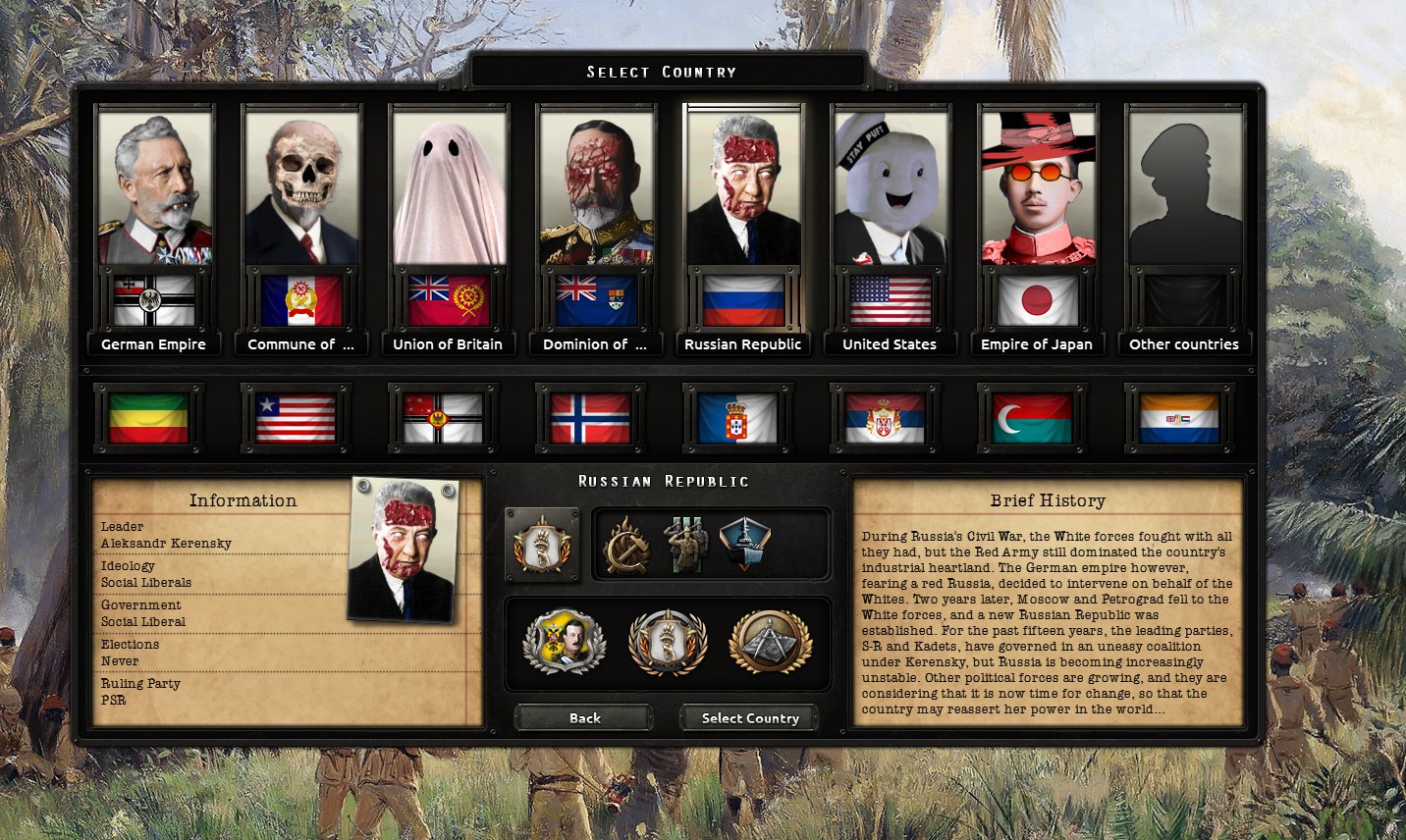Pick the Union of Britain ghost portrait
The height and width of the screenshot is (840, 1406).
click(449, 186)
